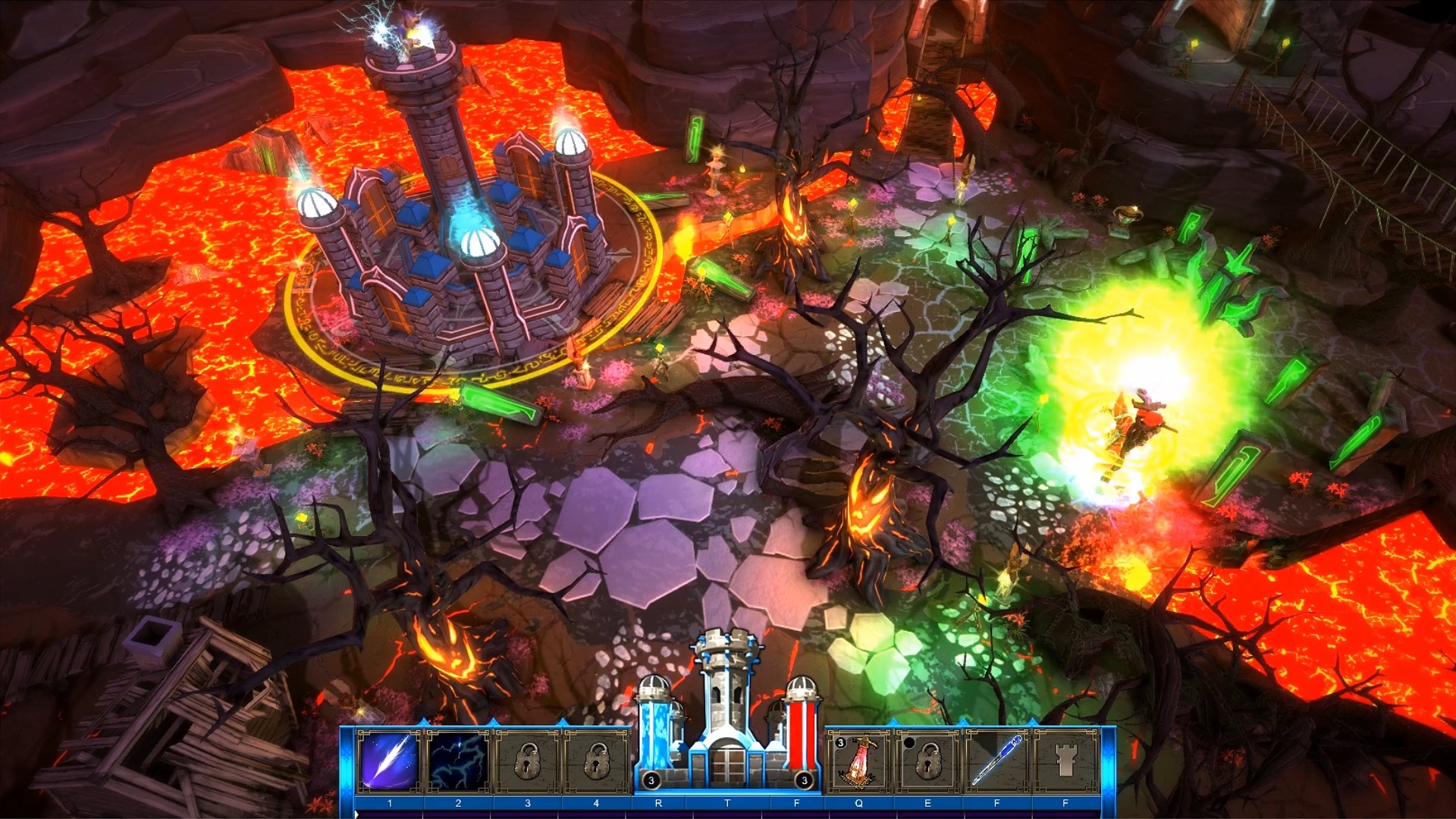Click the locked padlock spell slot 3
1456x819 pixels.
[x=529, y=761]
